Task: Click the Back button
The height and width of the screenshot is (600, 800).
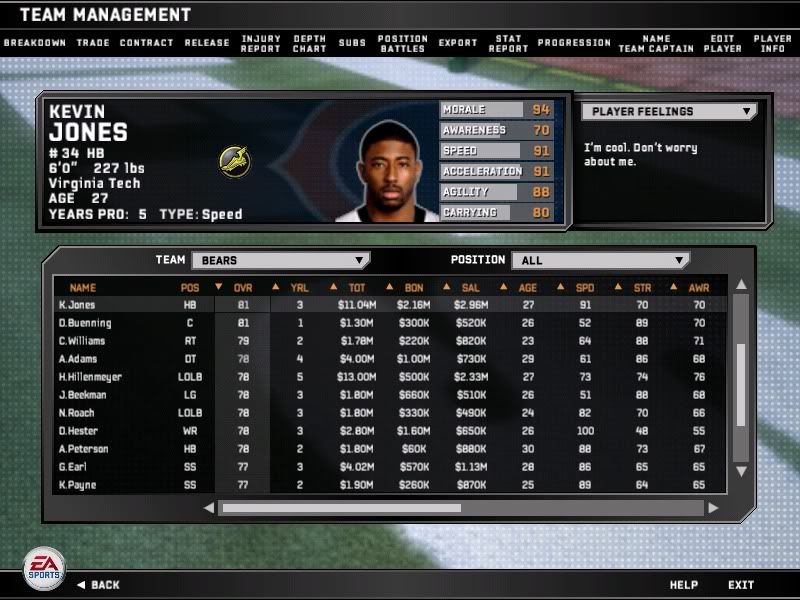Action: 98,585
